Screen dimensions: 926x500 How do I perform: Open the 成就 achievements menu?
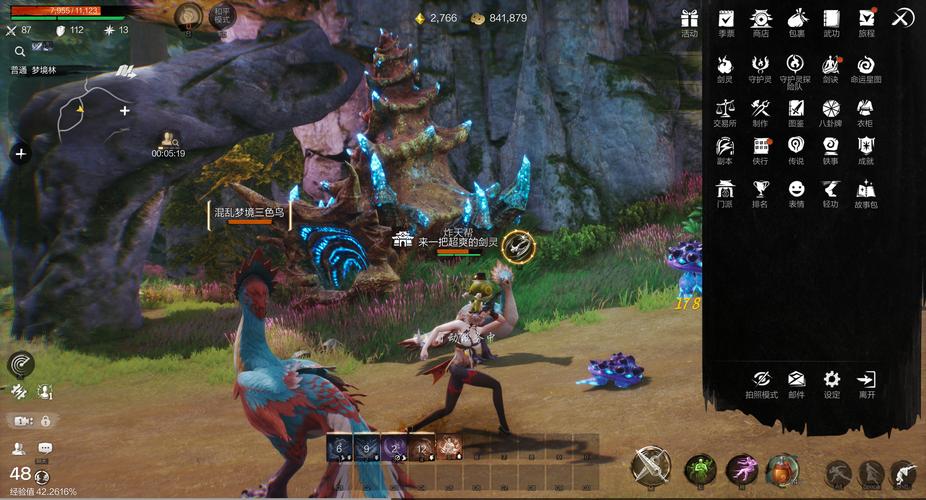(866, 146)
